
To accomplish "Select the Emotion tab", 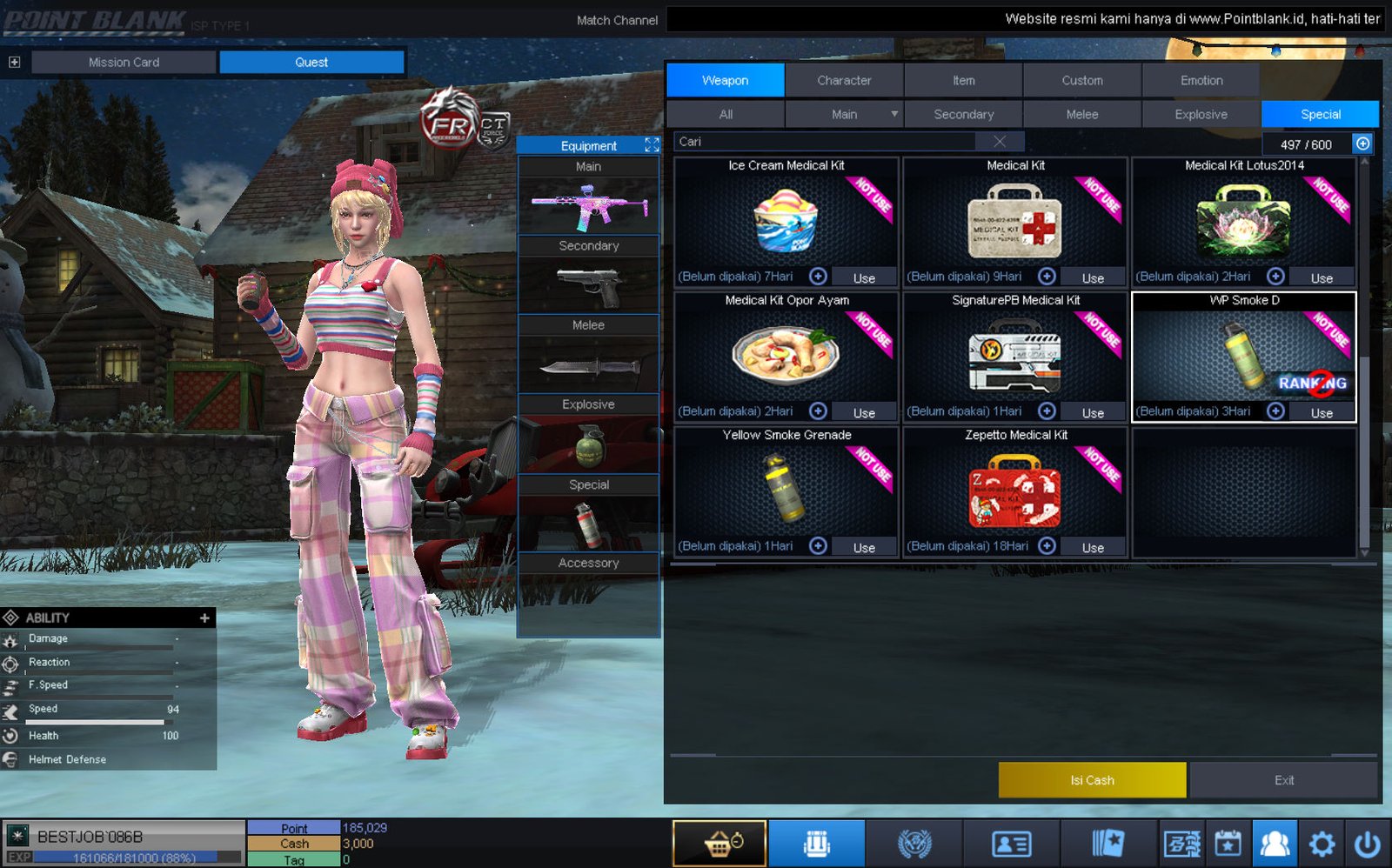I will click(1201, 80).
